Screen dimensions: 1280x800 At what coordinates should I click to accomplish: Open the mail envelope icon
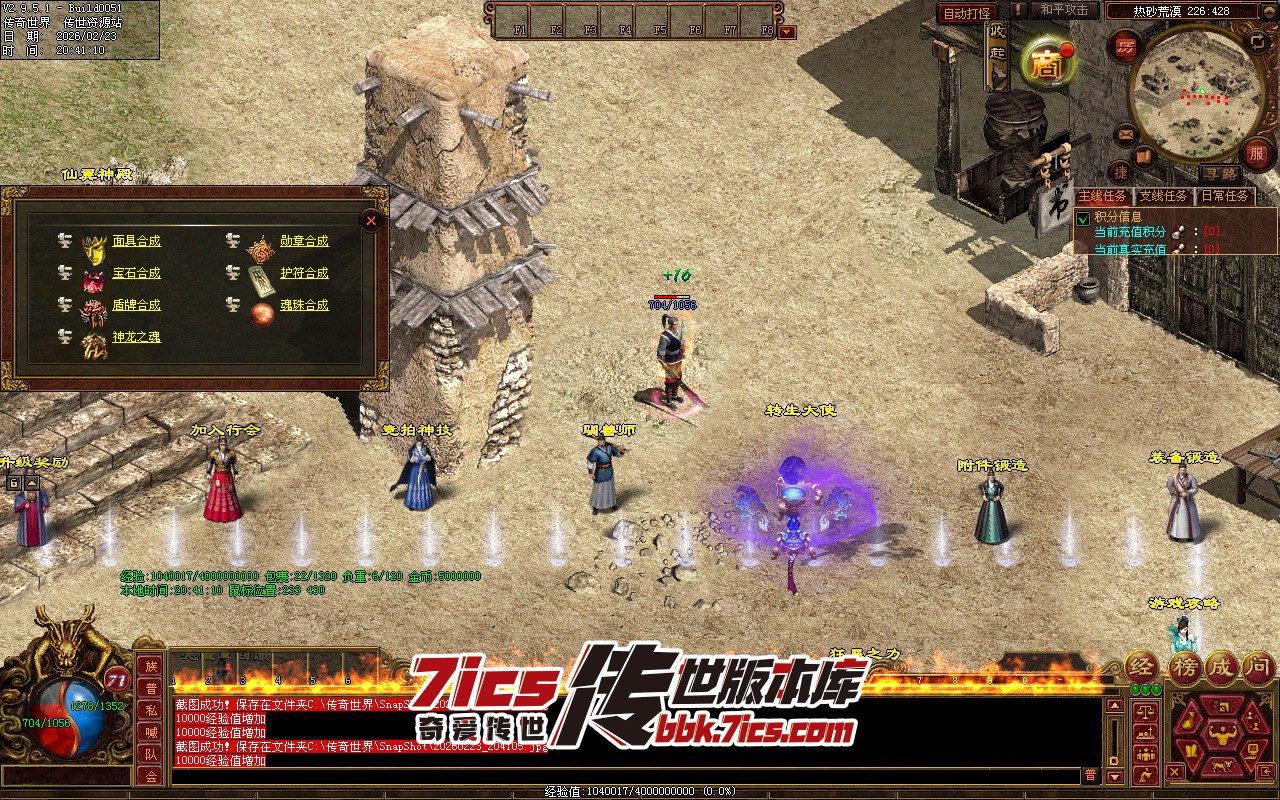click(1126, 134)
